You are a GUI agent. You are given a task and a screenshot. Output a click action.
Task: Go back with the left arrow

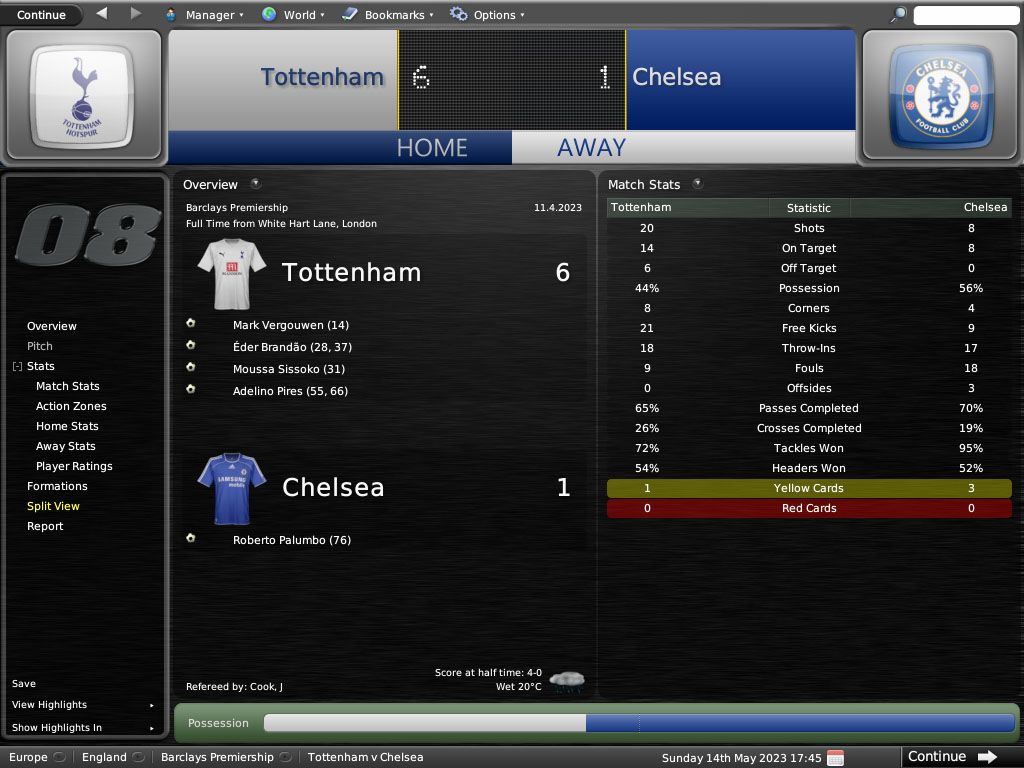[102, 14]
